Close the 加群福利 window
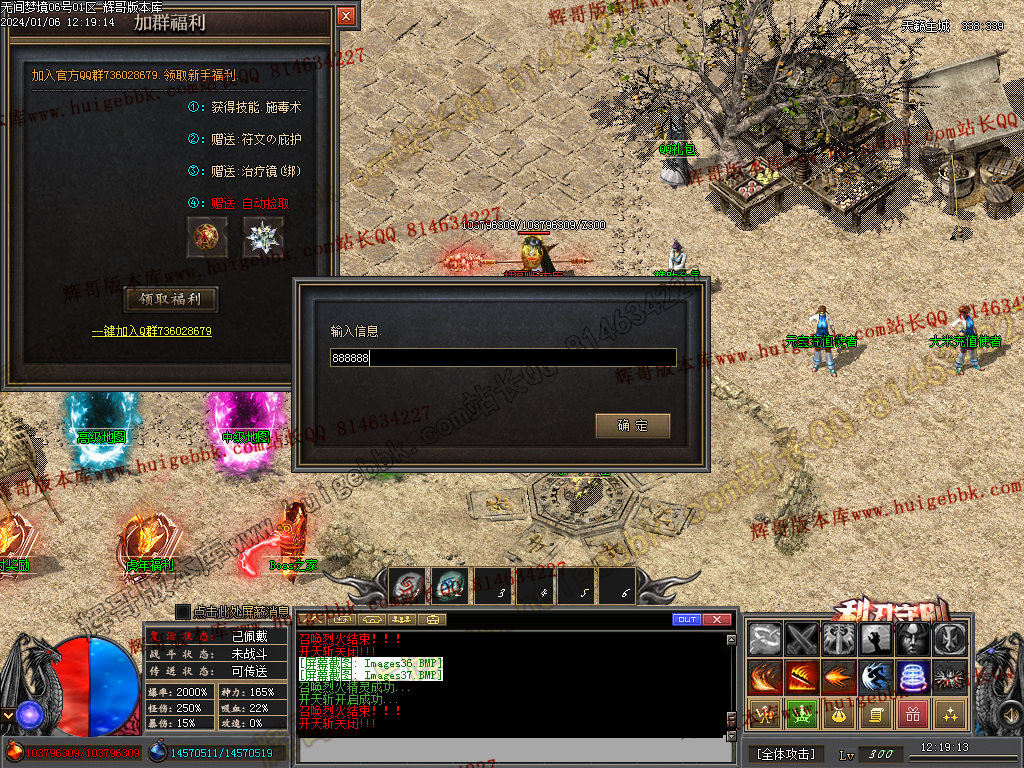Viewport: 1024px width, 768px height. click(x=346, y=16)
